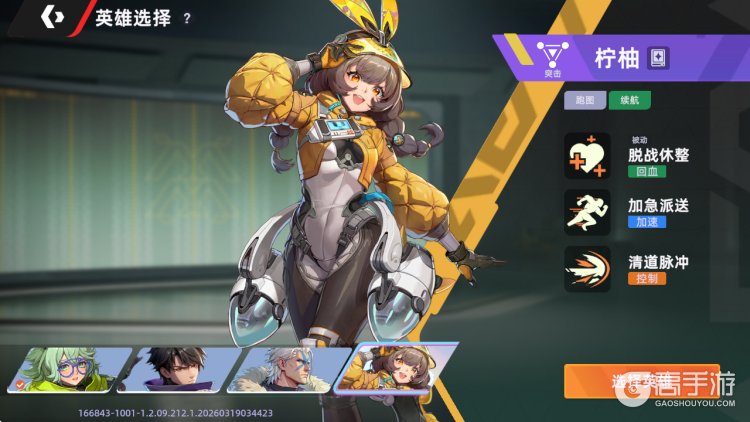View the 清道脉冲 control skill
This screenshot has width=750, height=422.
(x=587, y=269)
